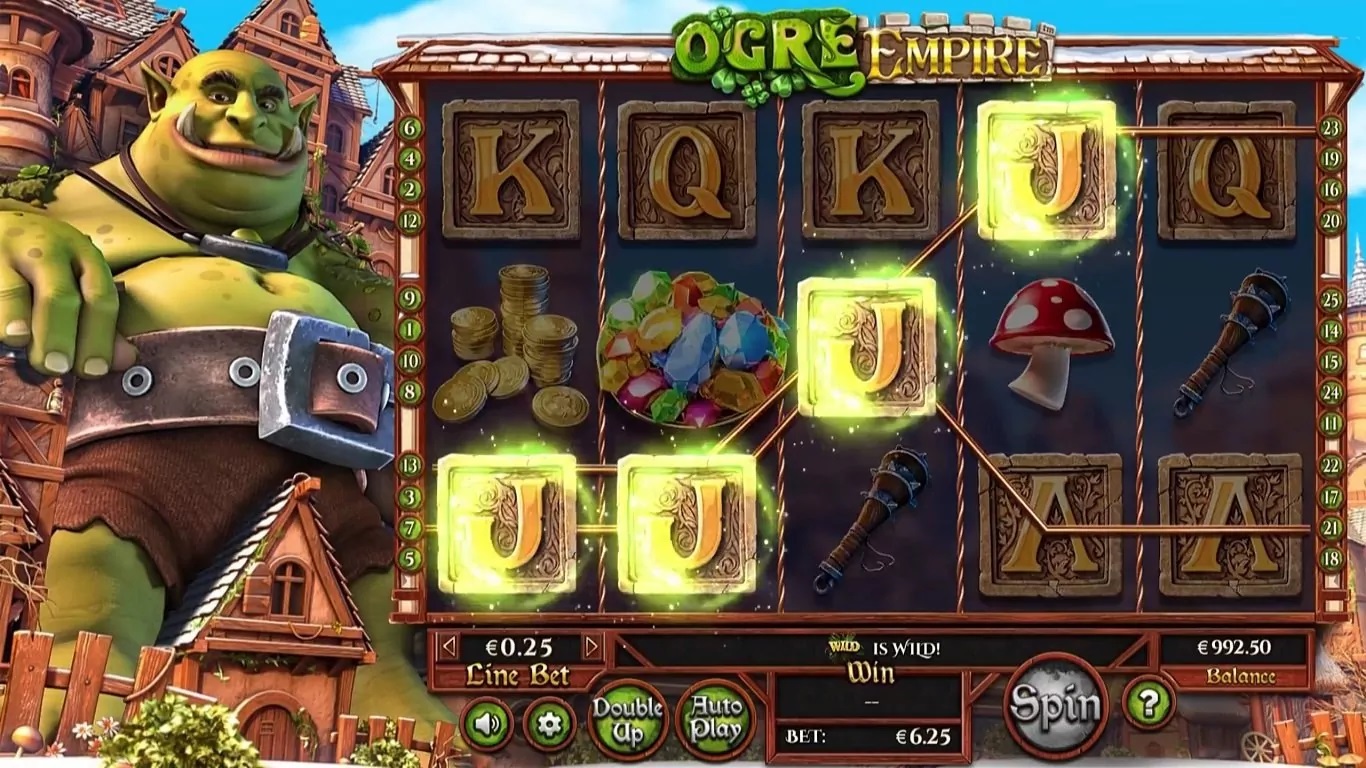The height and width of the screenshot is (768, 1366).
Task: Highlight payline number 22 marker
Action: [1330, 465]
